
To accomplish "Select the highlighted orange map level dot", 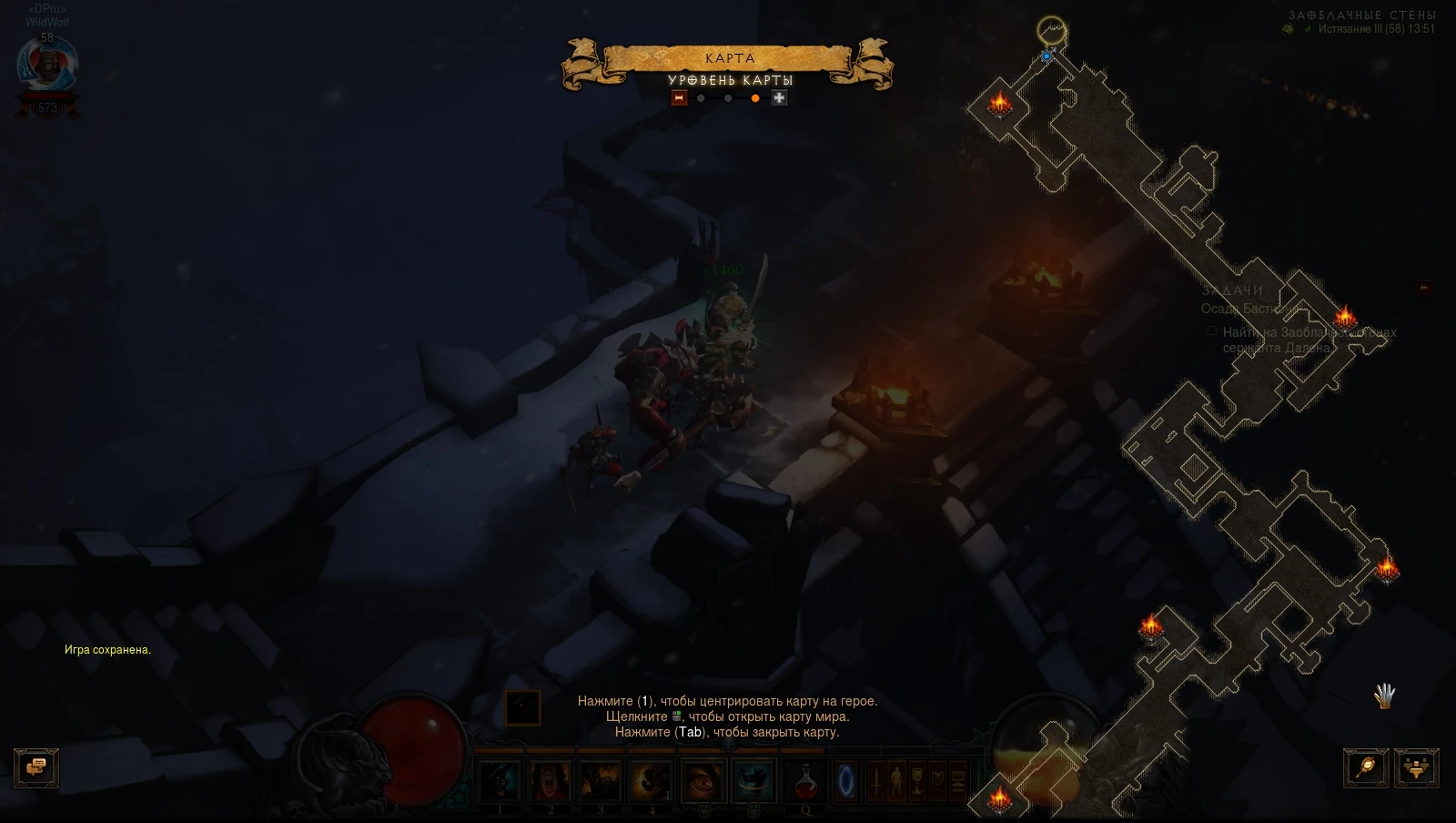I will [754, 97].
